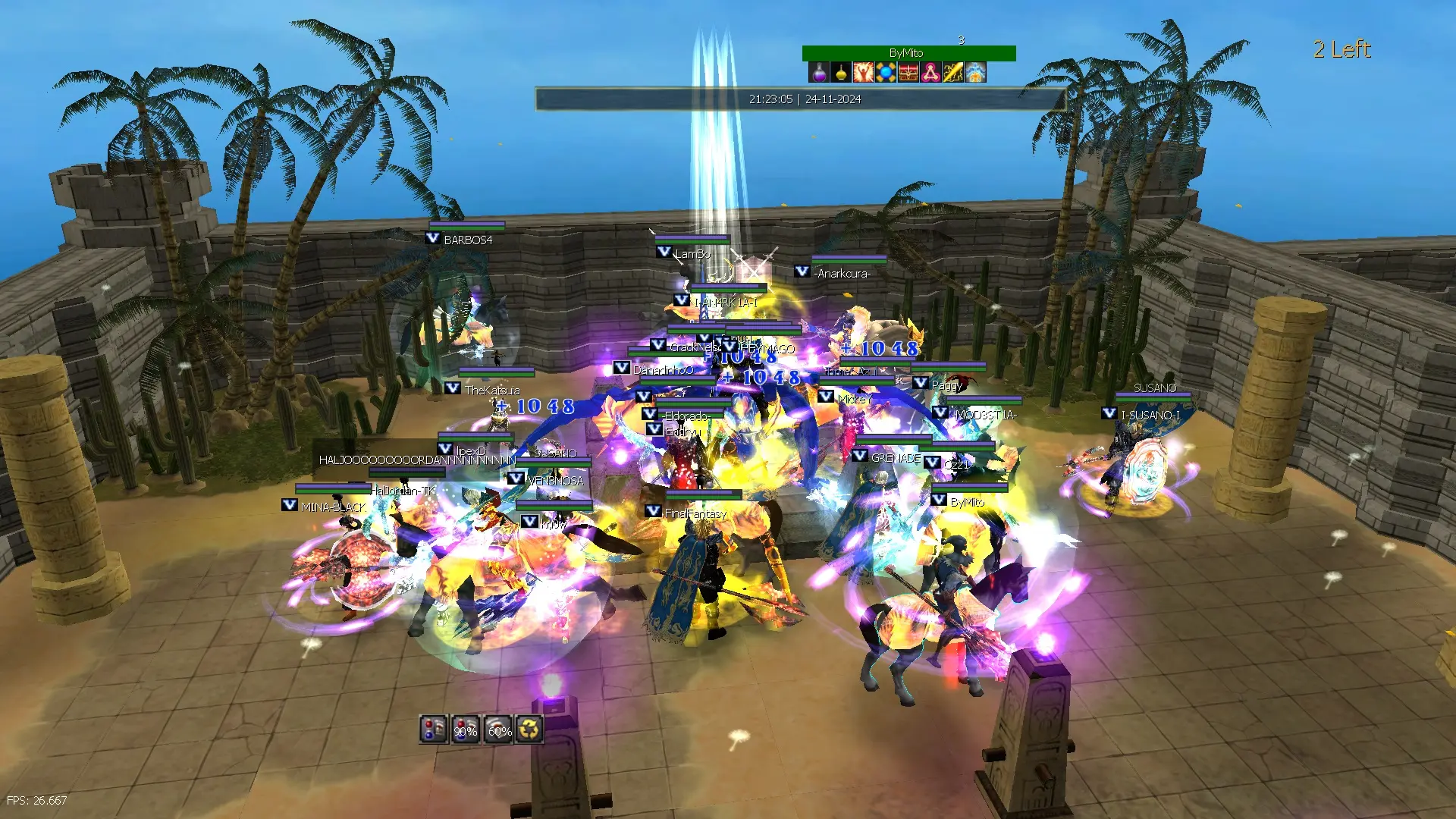Click the red treasure chest buff icon

click(x=908, y=72)
